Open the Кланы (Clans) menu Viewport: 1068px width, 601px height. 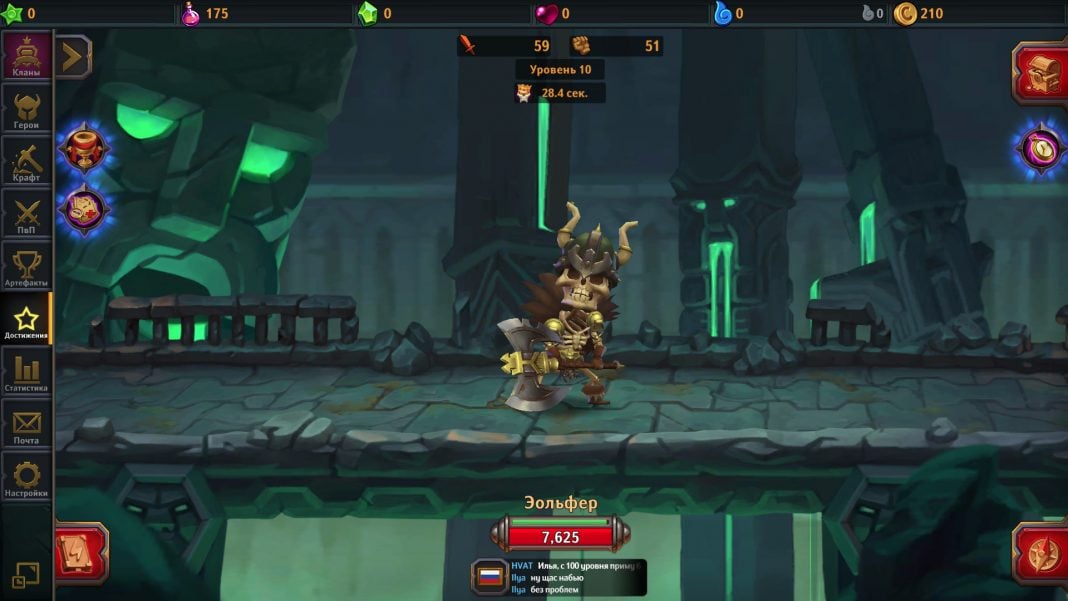26,56
